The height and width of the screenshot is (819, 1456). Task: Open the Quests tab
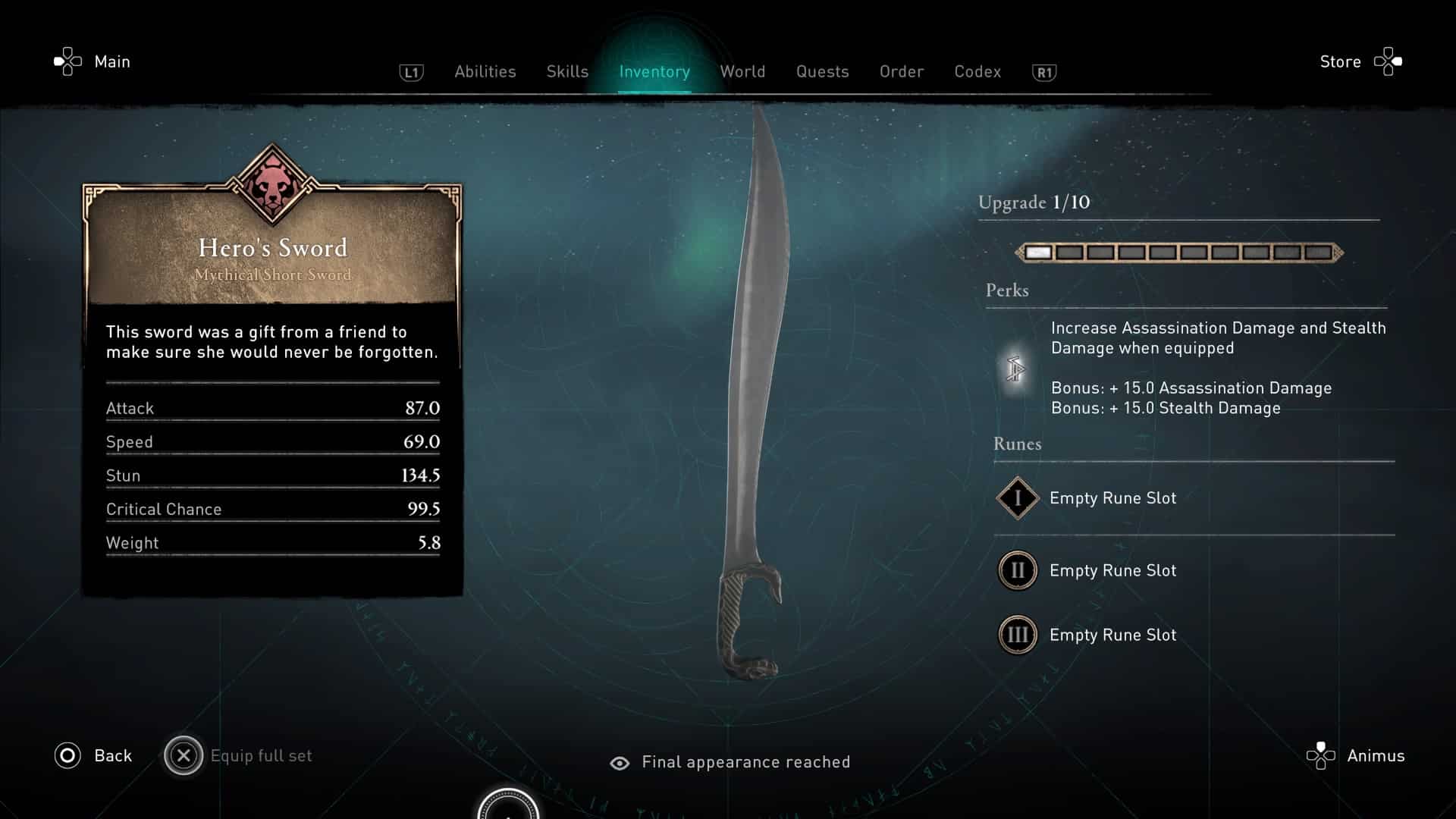tap(822, 71)
